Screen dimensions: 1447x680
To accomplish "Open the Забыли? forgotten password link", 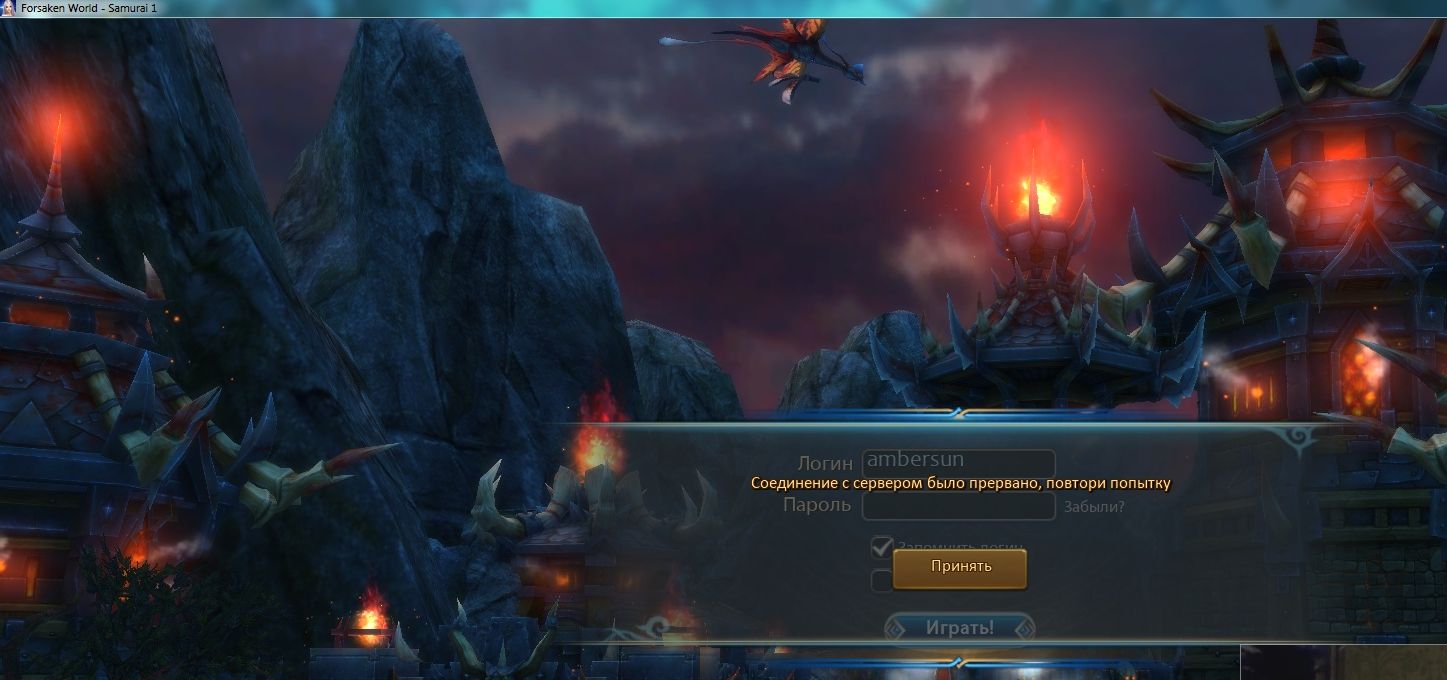I will 1094,507.
